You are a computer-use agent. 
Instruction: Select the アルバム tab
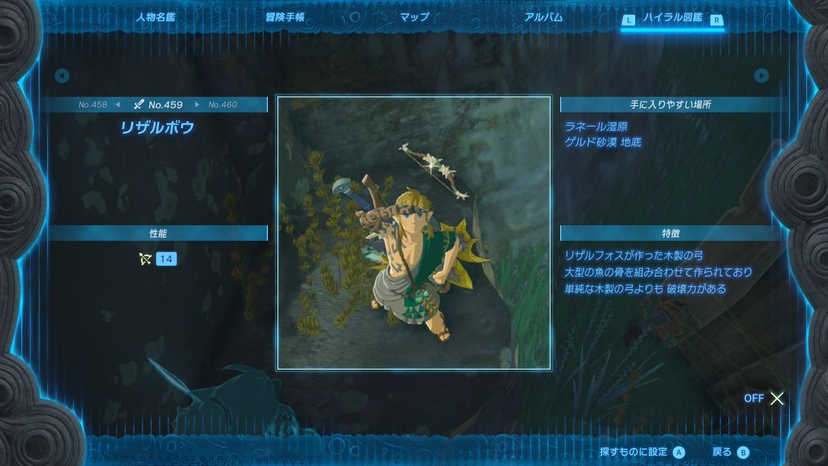543,17
